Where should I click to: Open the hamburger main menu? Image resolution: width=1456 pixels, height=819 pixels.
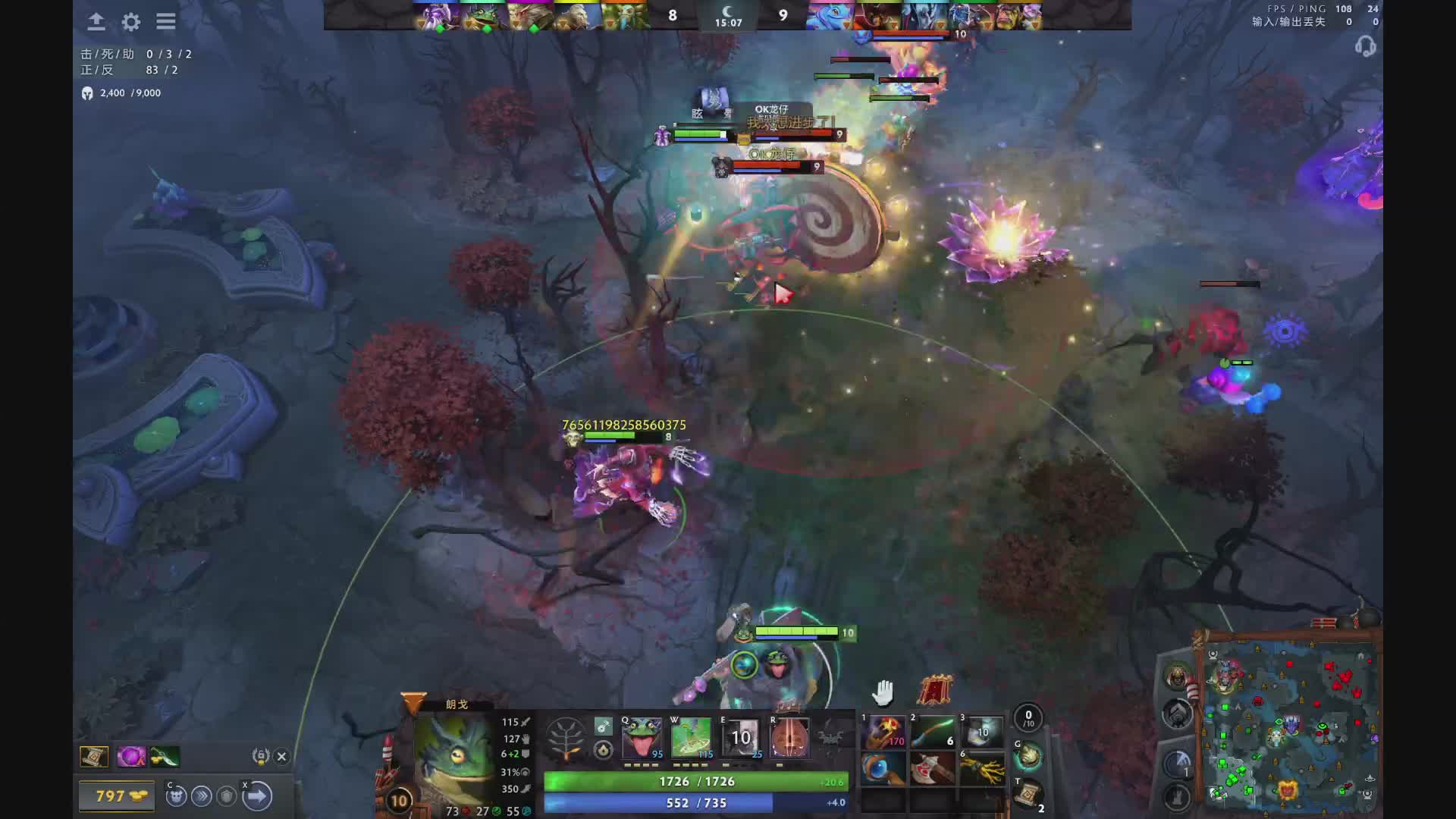coord(166,22)
